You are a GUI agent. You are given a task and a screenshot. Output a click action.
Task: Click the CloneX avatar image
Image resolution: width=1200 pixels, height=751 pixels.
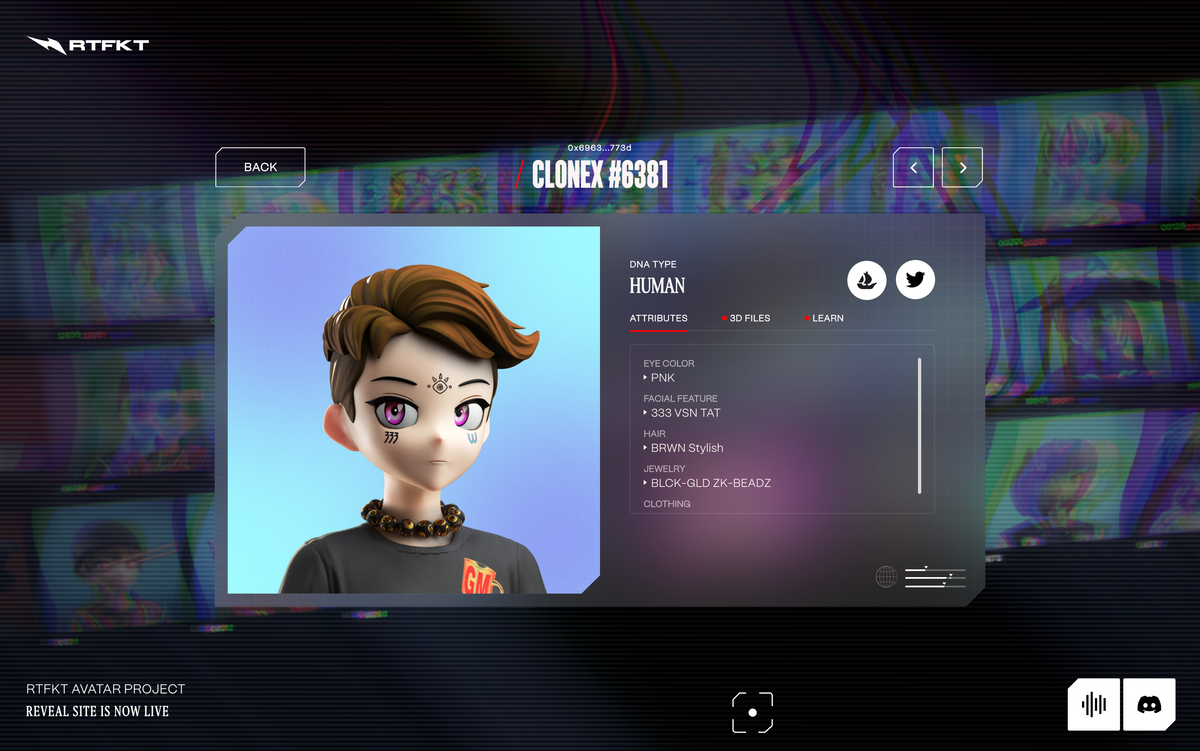pos(413,410)
